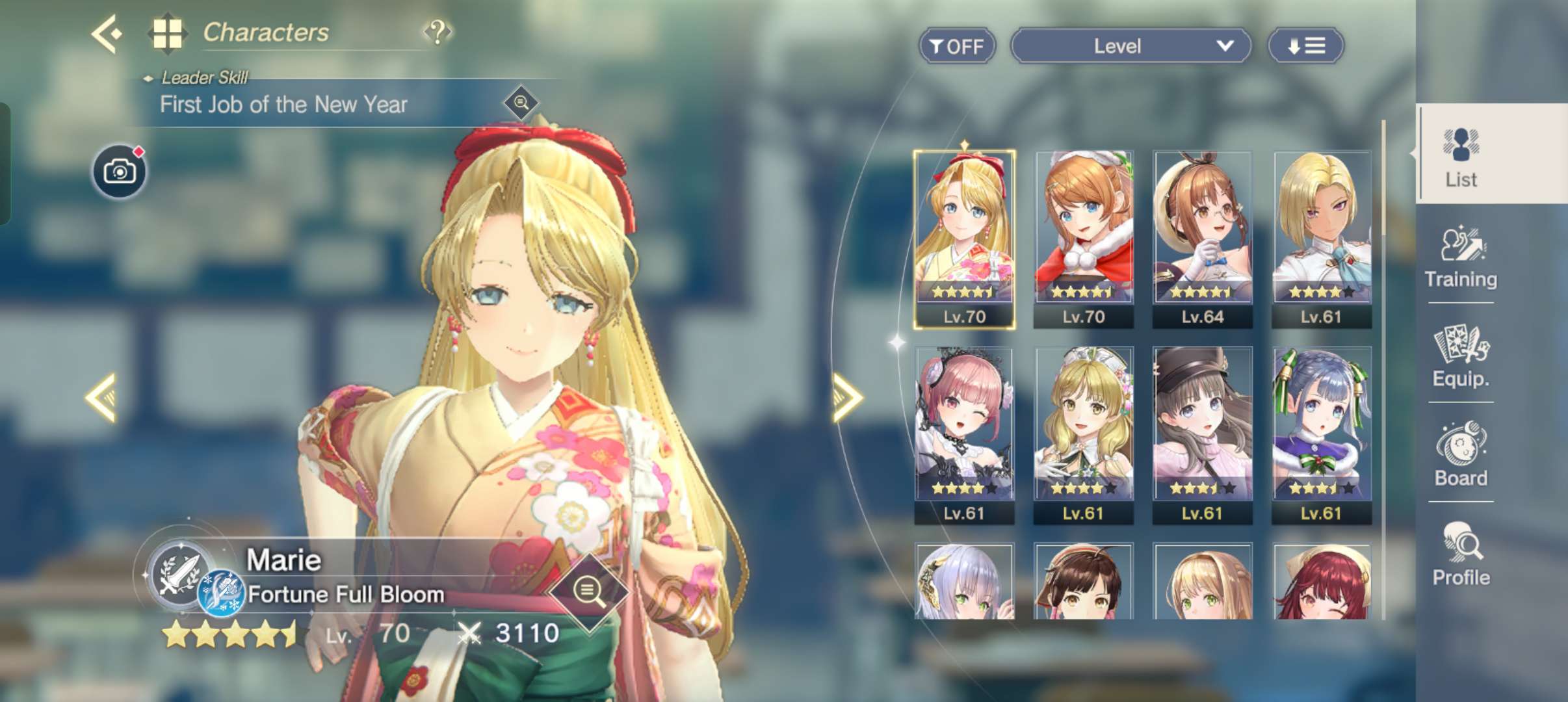Screen dimensions: 1568x702
Task: Switch the sort order direction button
Action: pyautogui.click(x=1306, y=46)
